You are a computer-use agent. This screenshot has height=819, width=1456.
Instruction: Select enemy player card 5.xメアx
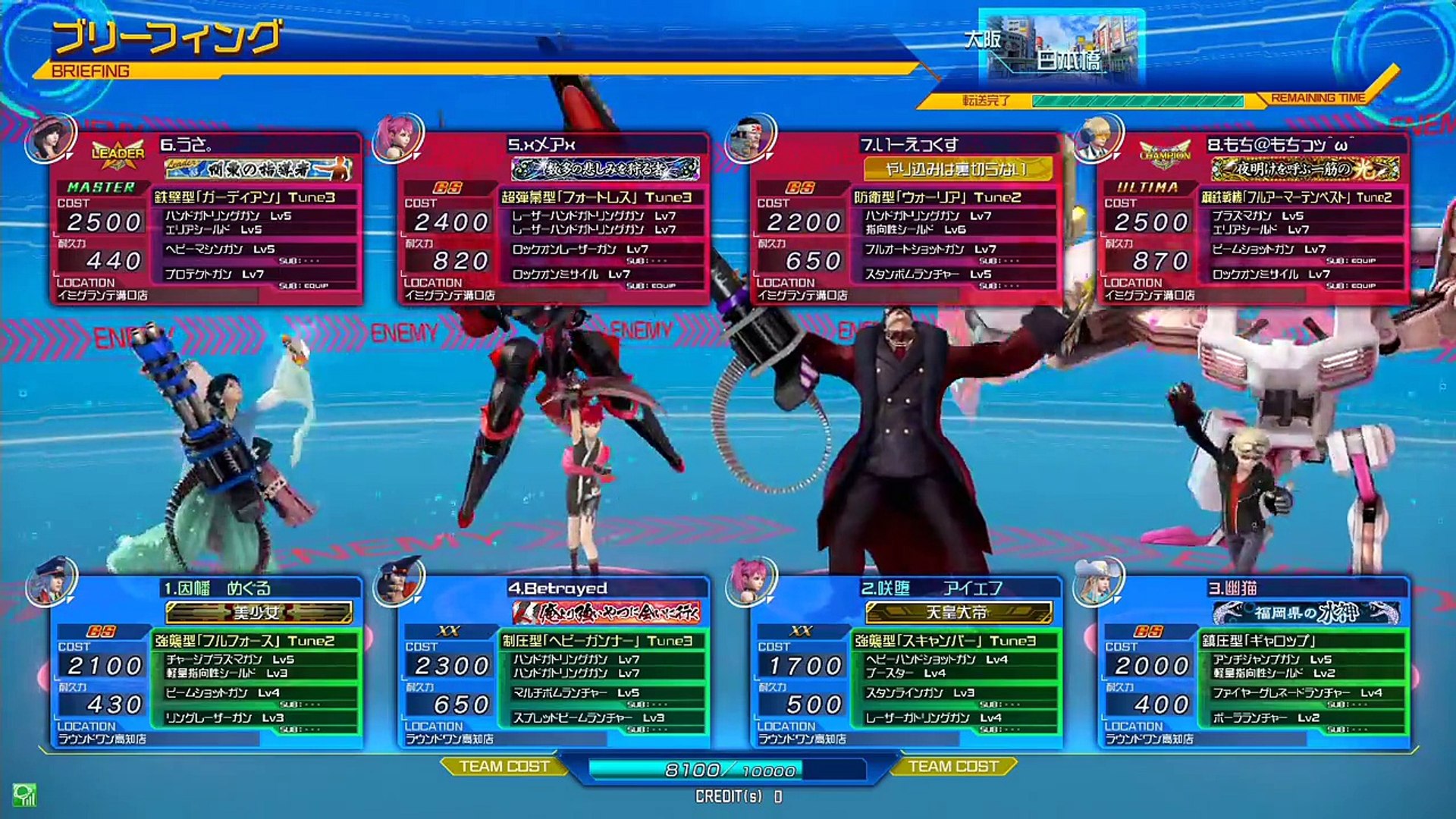click(x=554, y=220)
